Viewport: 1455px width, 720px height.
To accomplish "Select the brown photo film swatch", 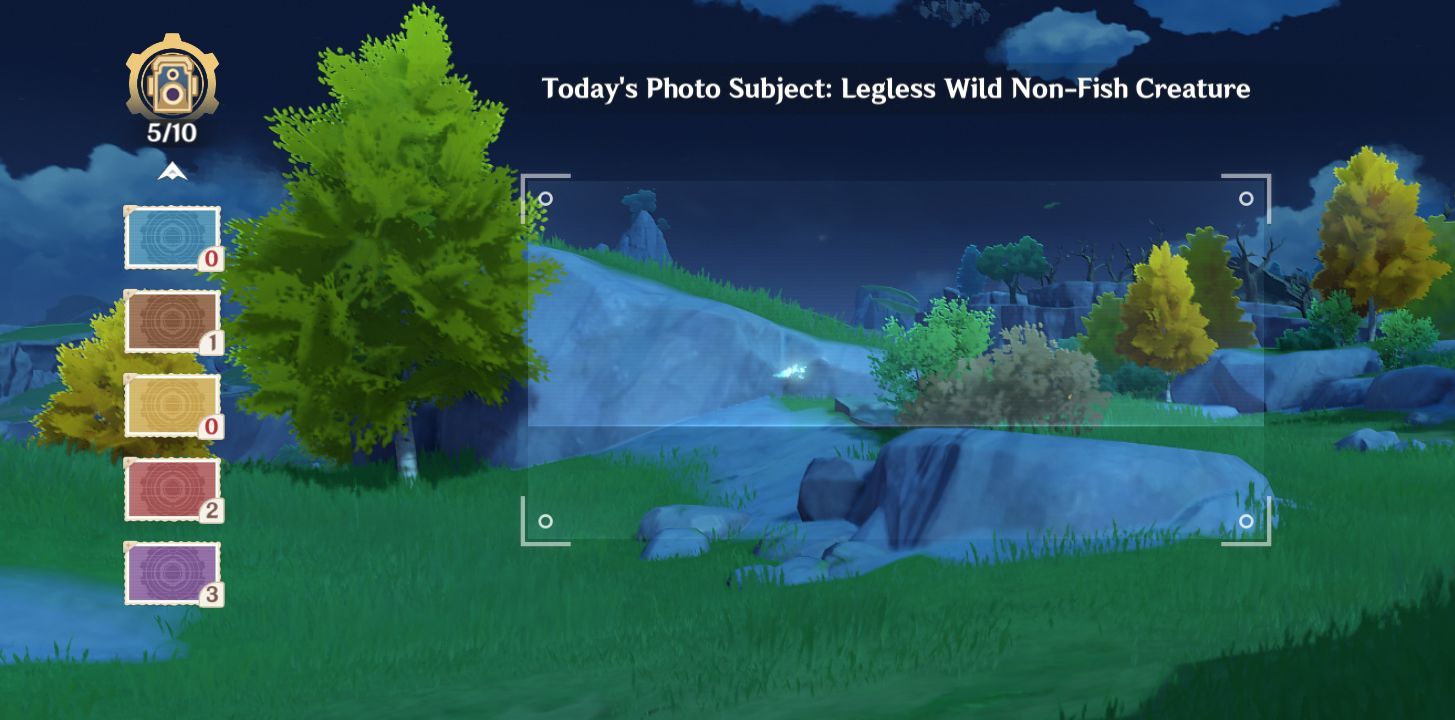I will 172,322.
